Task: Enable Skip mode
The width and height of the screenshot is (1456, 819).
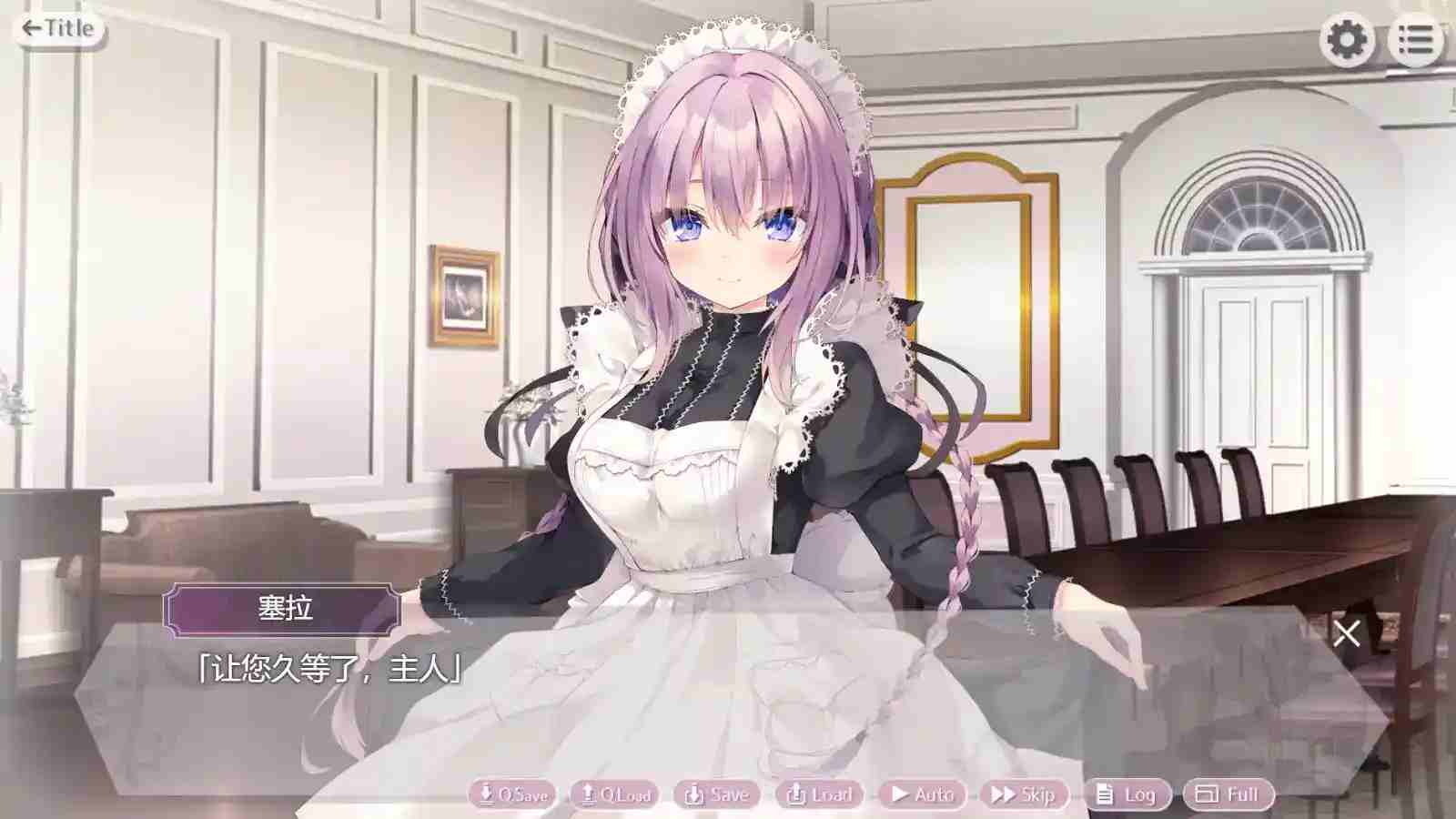Action: [x=1026, y=794]
